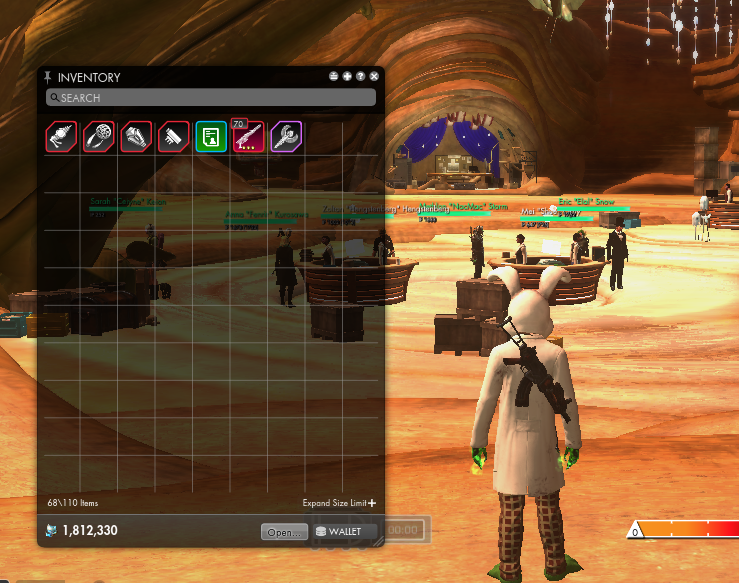Open the Wallet
The image size is (739, 583).
(x=344, y=532)
